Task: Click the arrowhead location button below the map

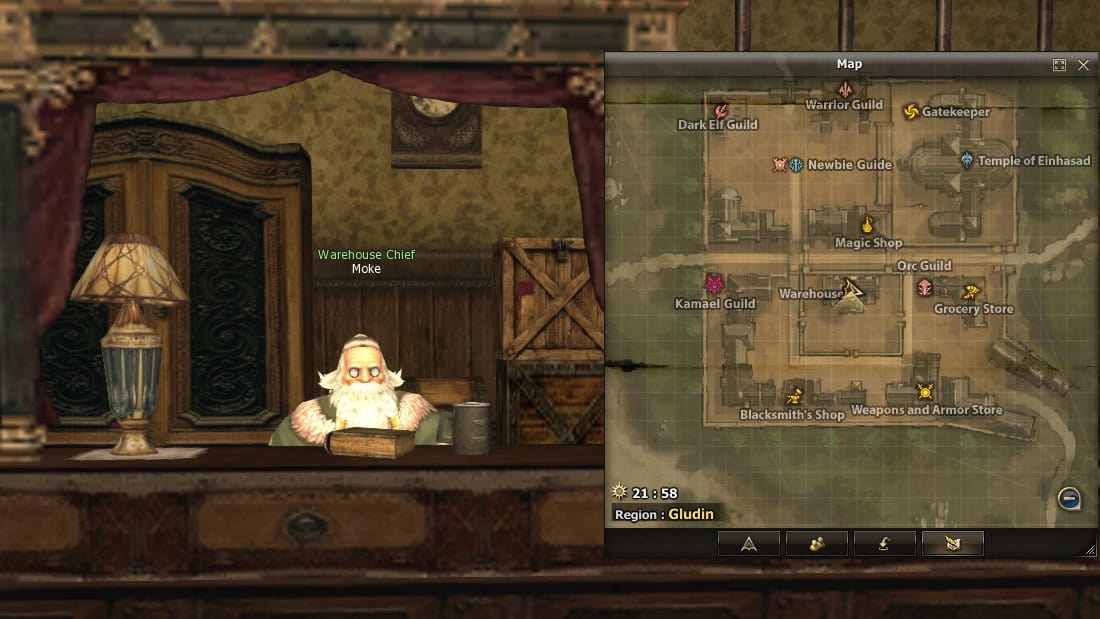Action: point(748,544)
